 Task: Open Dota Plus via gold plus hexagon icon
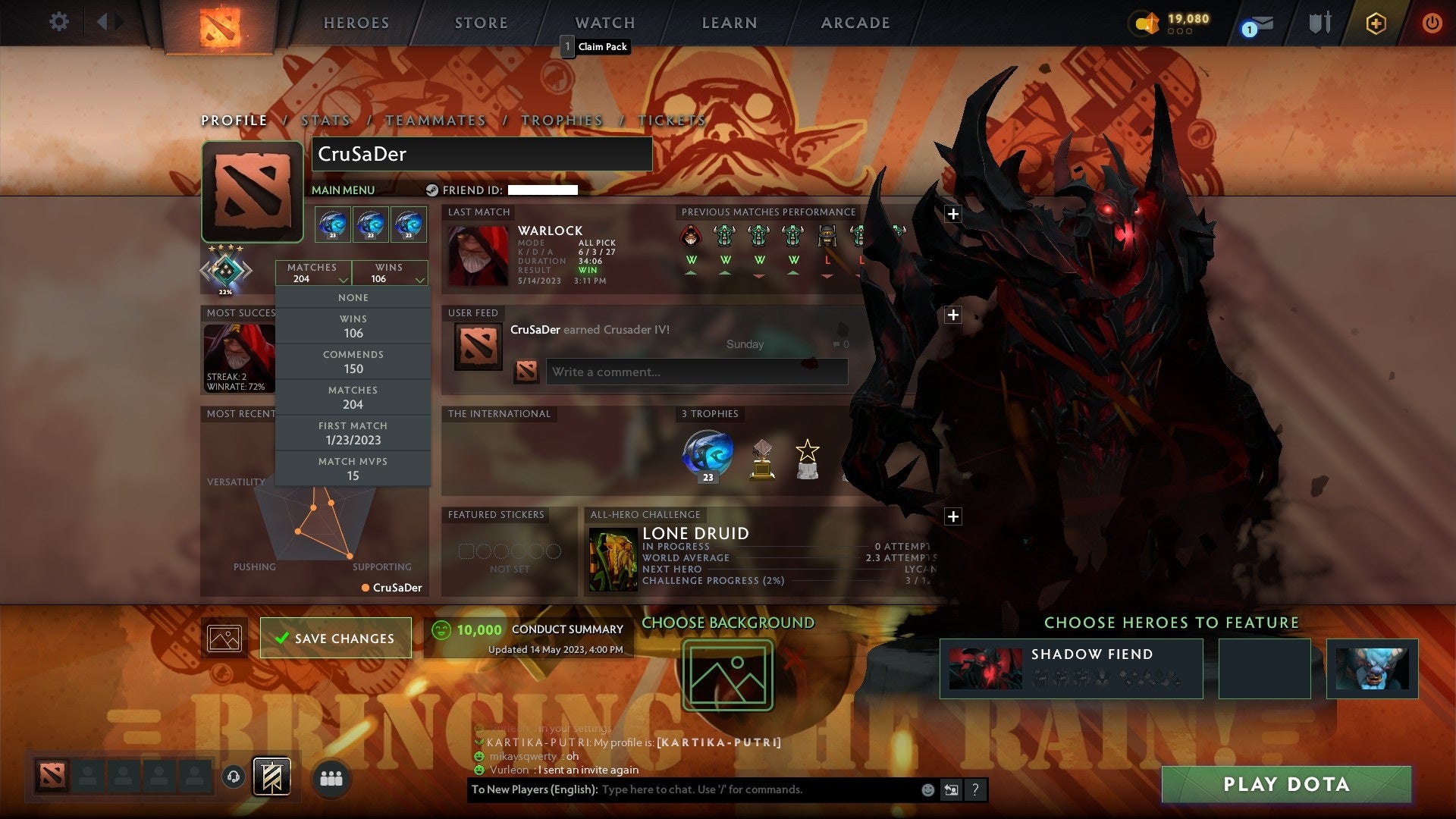tap(1375, 24)
